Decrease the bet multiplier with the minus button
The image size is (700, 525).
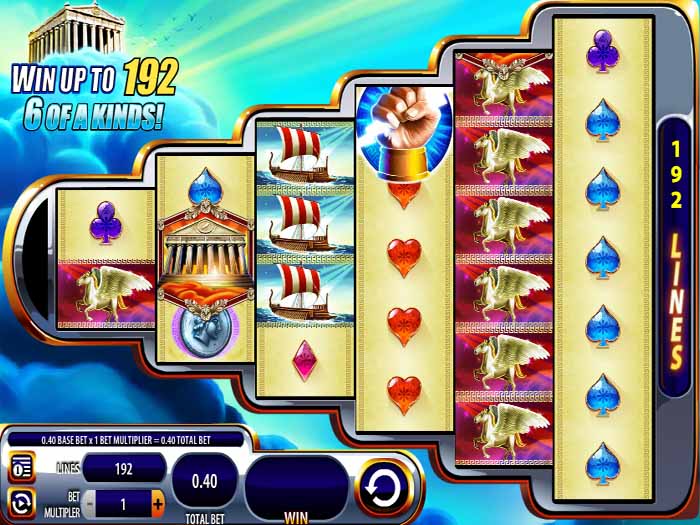point(89,501)
